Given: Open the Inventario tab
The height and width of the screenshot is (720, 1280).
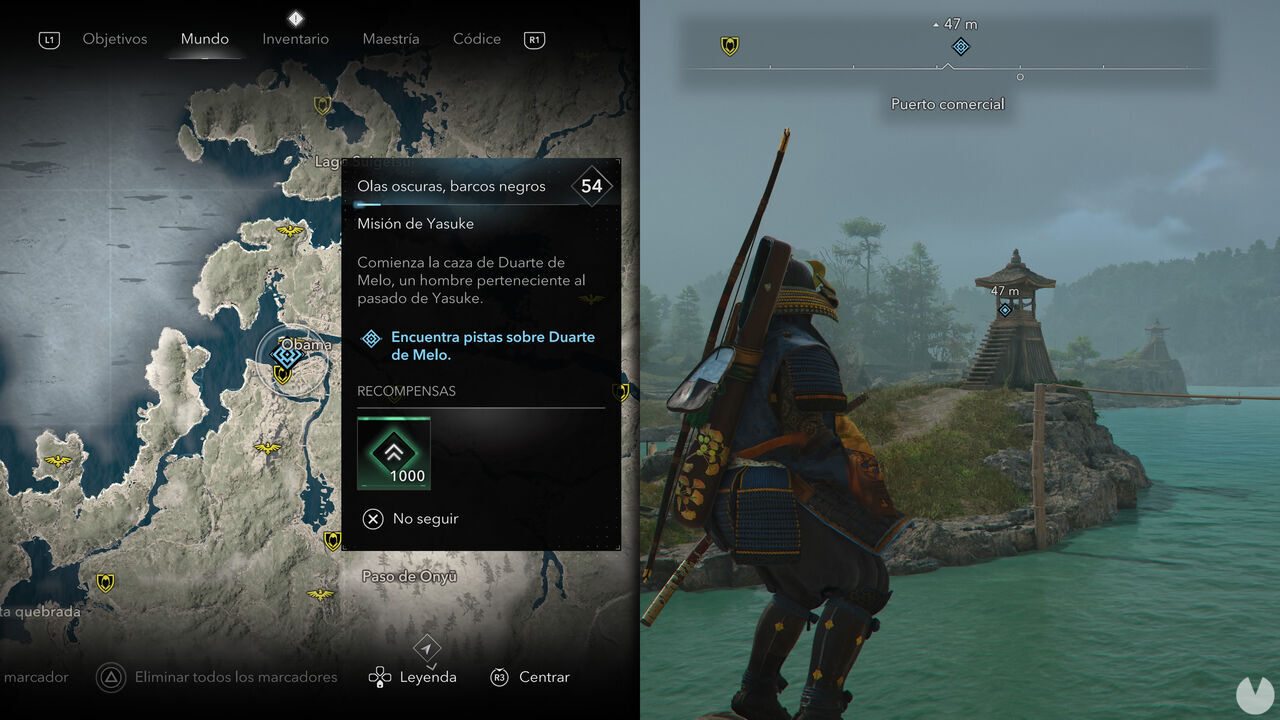Looking at the screenshot, I should click(x=295, y=39).
